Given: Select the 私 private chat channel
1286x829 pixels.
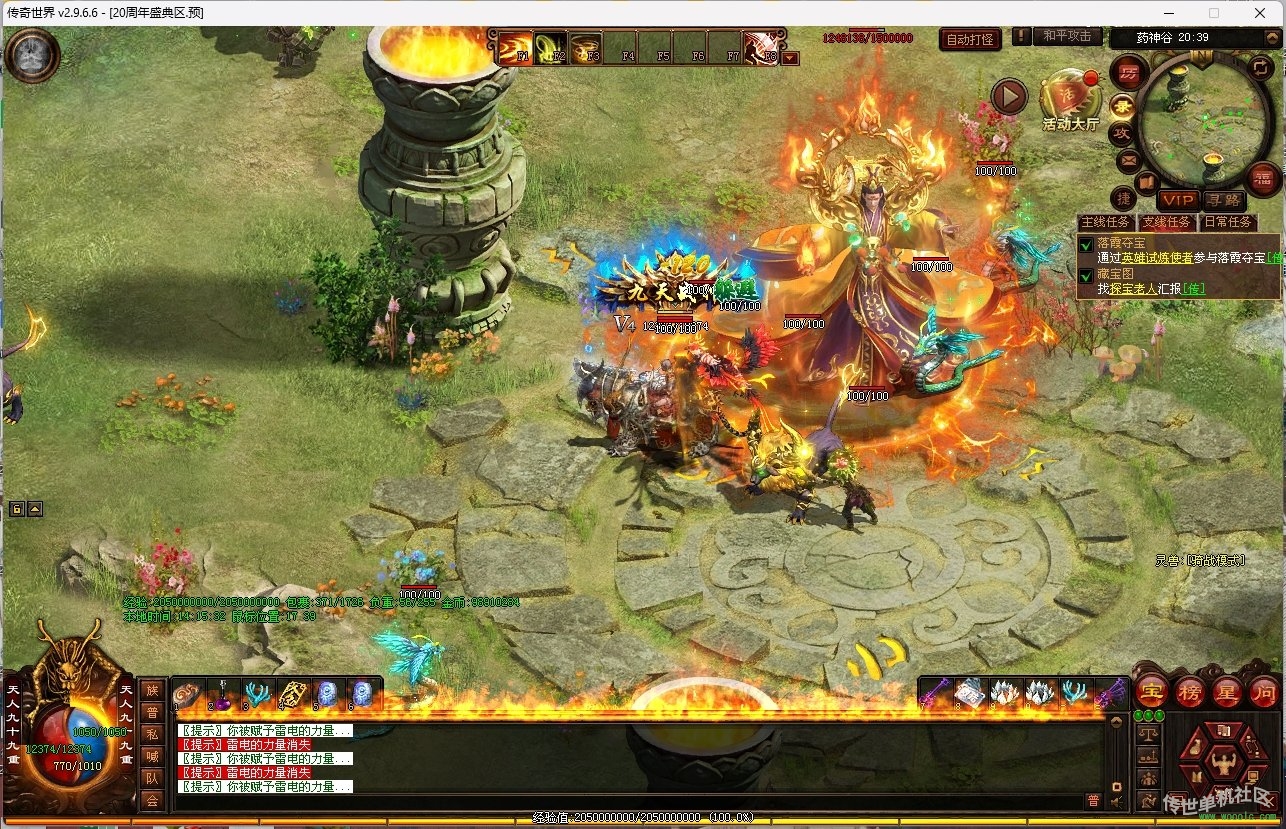Looking at the screenshot, I should coord(152,733).
